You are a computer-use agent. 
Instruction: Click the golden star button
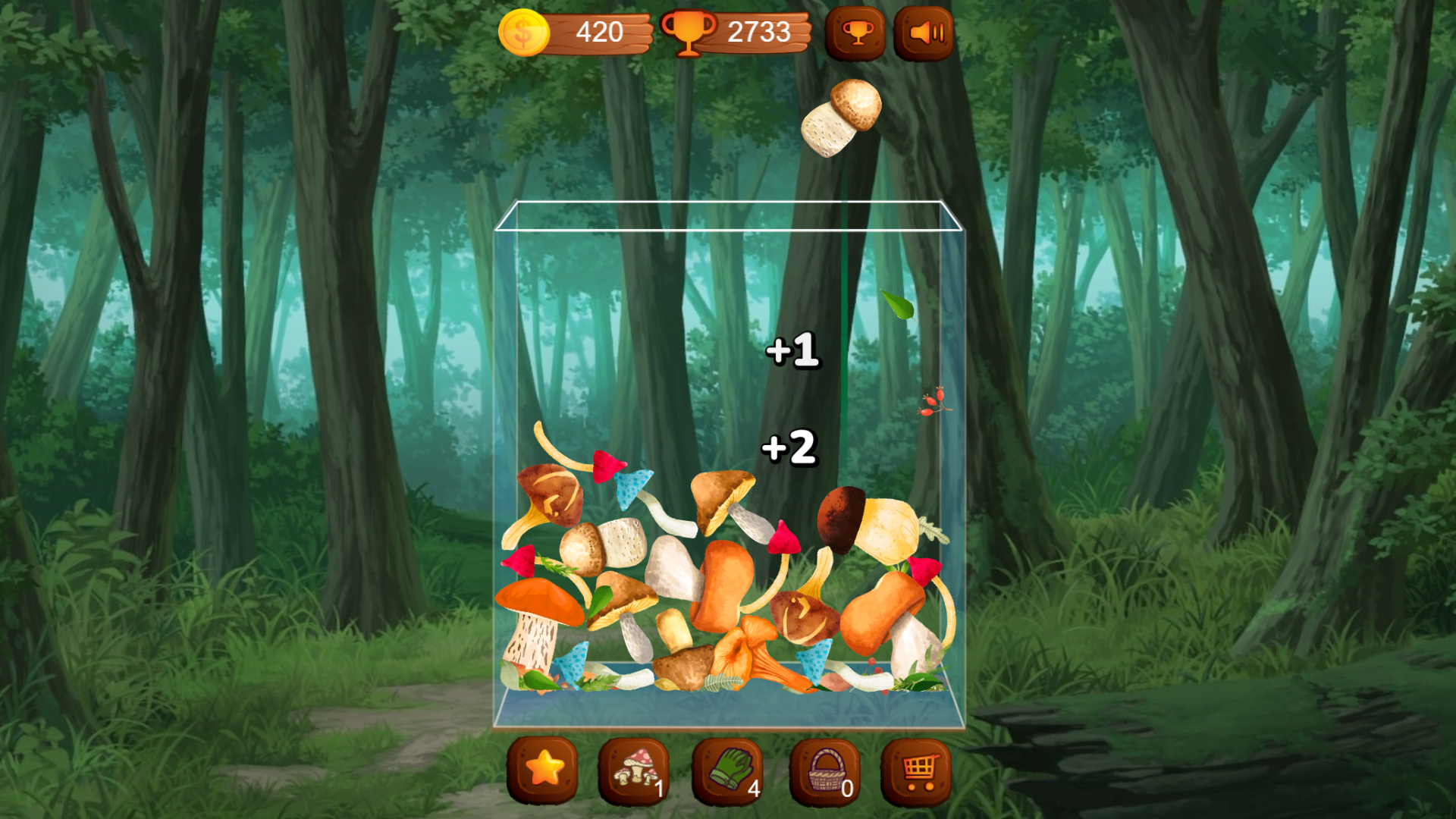[x=544, y=772]
